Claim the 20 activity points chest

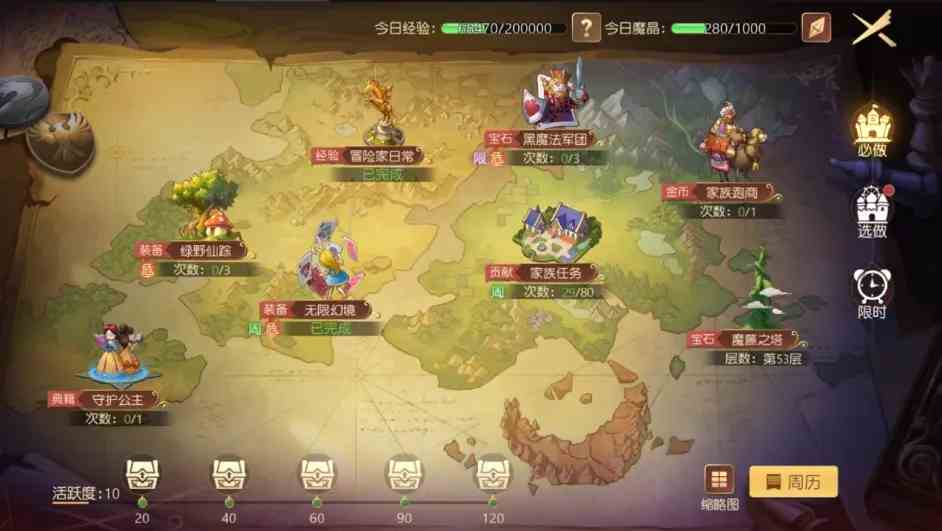click(141, 471)
